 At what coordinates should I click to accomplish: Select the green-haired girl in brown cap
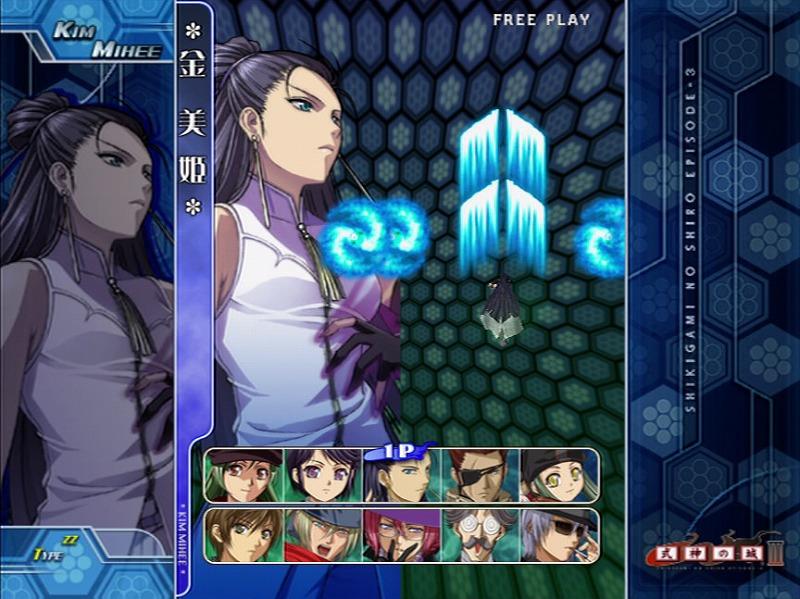point(244,475)
